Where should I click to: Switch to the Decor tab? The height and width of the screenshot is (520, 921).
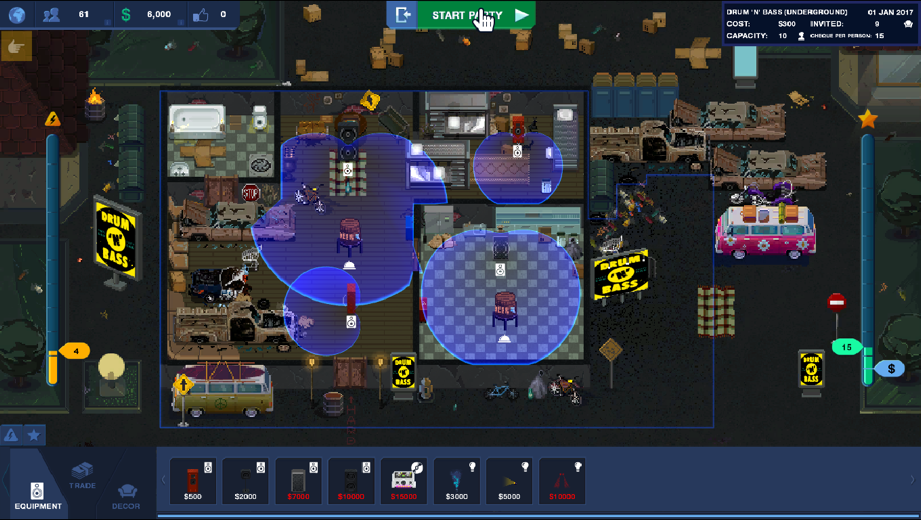coord(126,494)
